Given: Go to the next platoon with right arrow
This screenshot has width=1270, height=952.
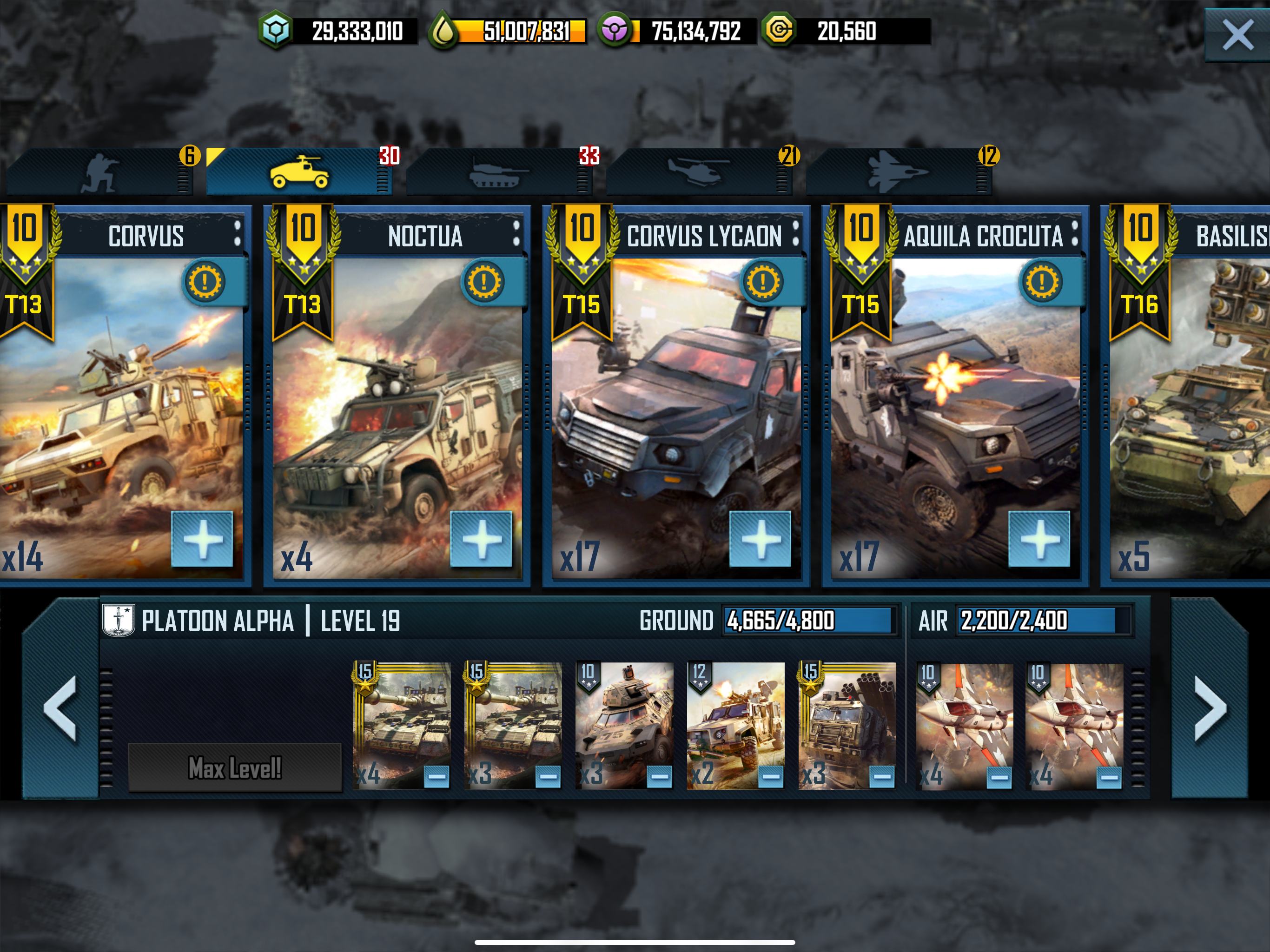Looking at the screenshot, I should pyautogui.click(x=1210, y=707).
